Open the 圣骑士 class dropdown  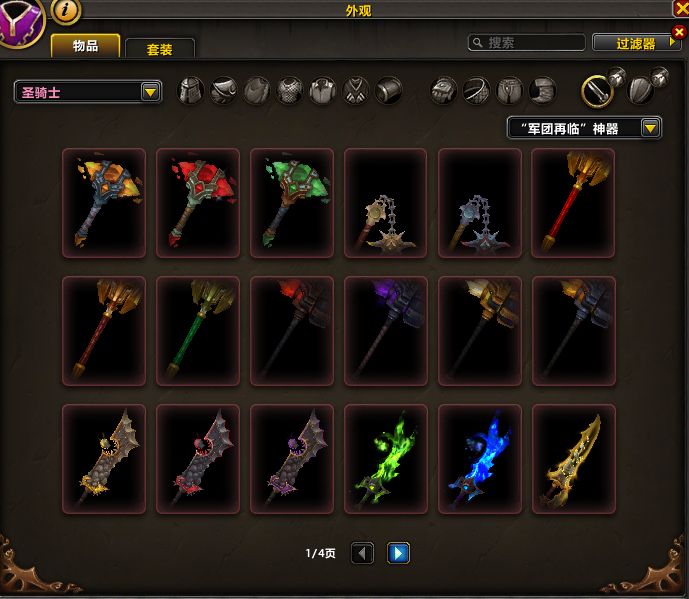89,92
